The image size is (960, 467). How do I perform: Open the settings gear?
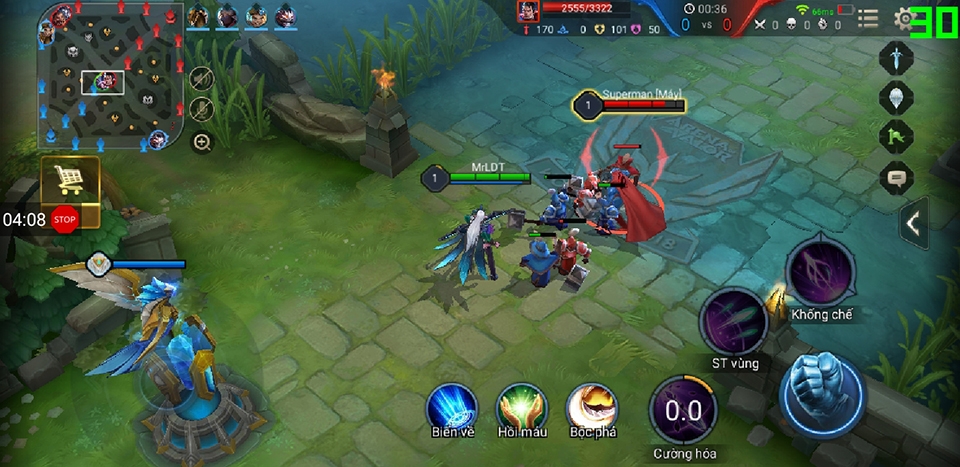(904, 19)
